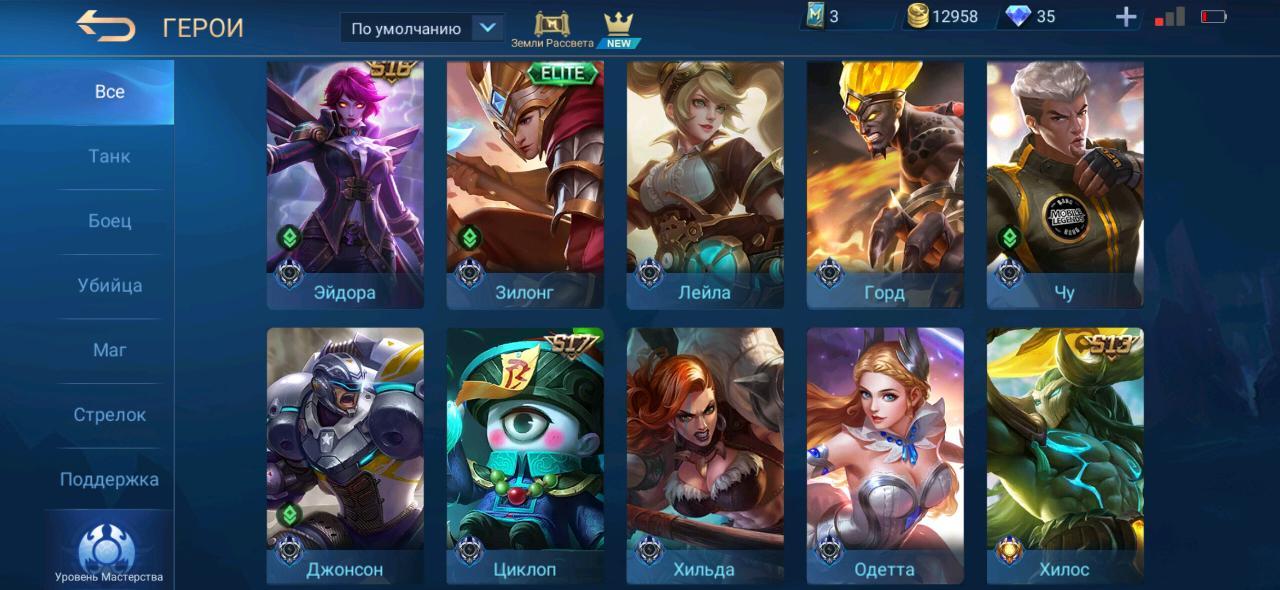Select the Горд hero card
Screen dimensions: 1280x590
coord(885,185)
